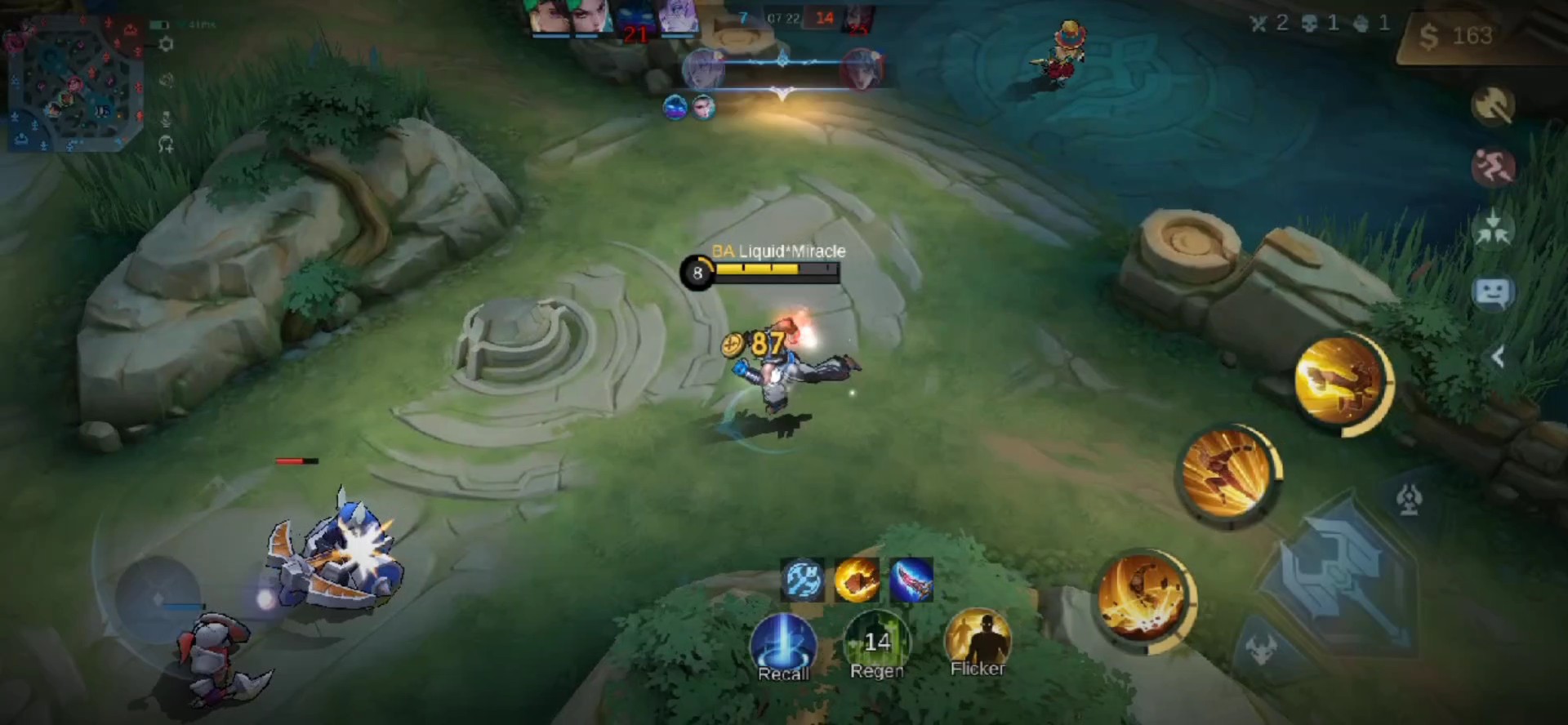1568x725 pixels.
Task: Tap the attack turret button
Action: tap(1410, 498)
